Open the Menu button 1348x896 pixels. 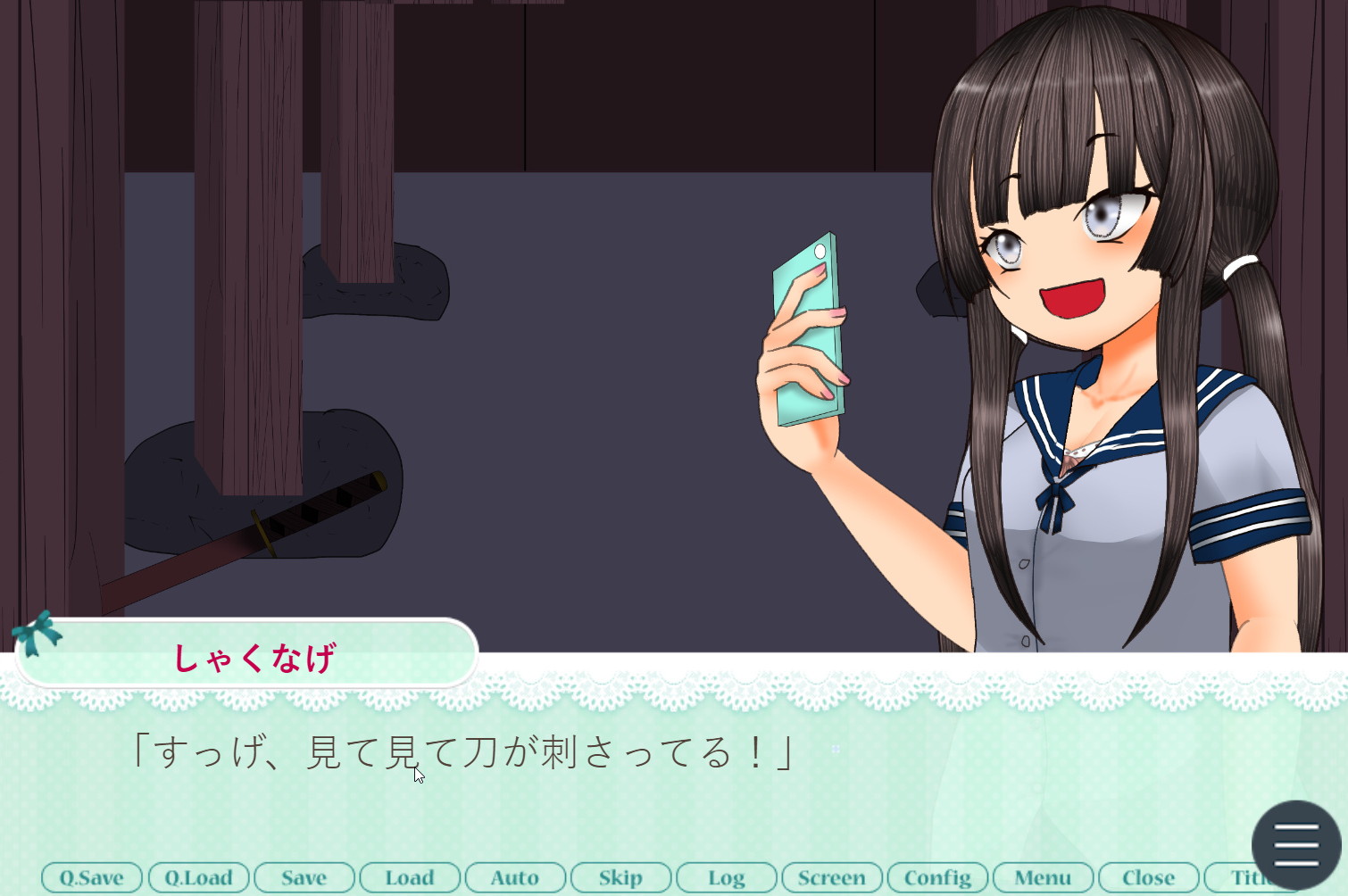pyautogui.click(x=1043, y=877)
